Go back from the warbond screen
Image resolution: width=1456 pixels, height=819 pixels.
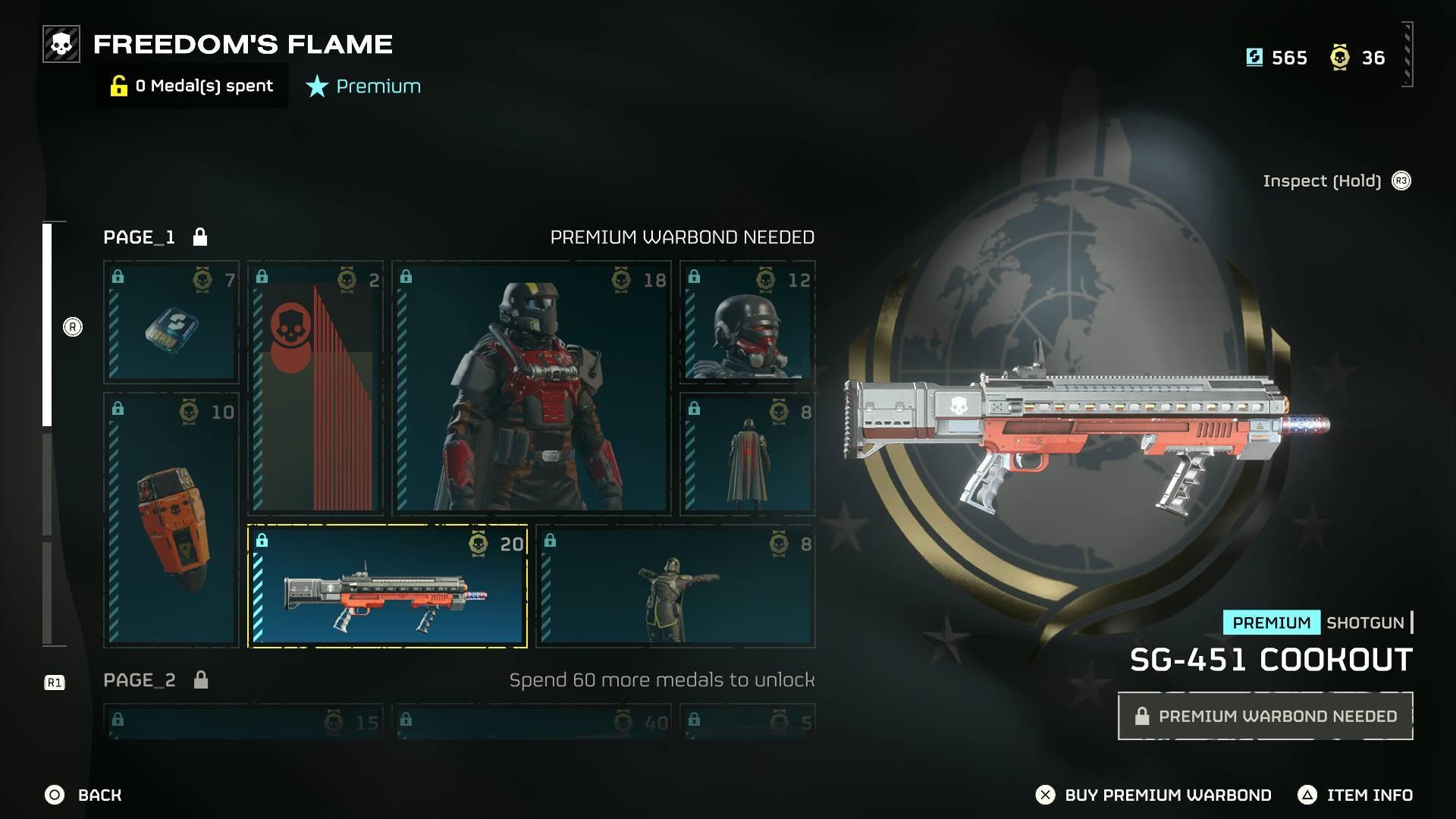click(83, 795)
